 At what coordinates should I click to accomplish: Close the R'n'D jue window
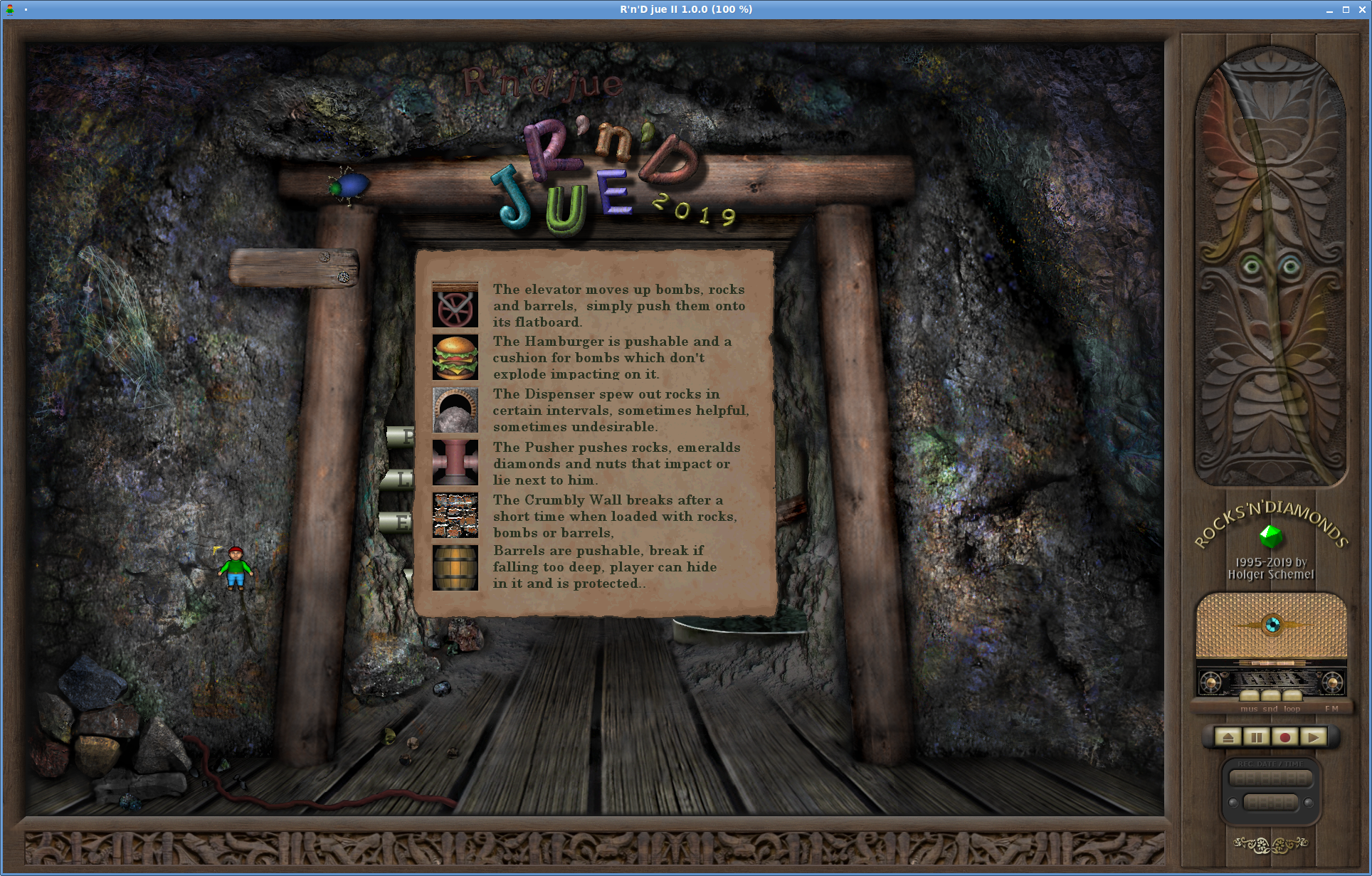[x=1362, y=9]
